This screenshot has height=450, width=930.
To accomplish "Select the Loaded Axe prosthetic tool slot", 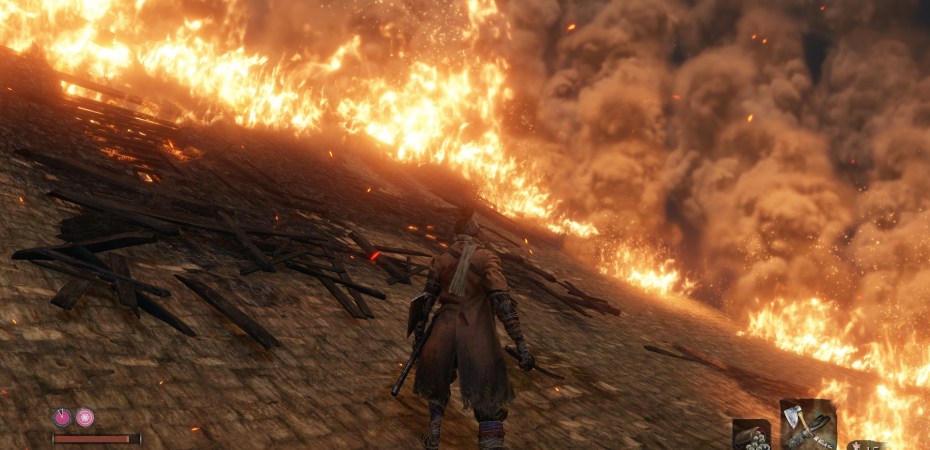I will pyautogui.click(x=807, y=424).
